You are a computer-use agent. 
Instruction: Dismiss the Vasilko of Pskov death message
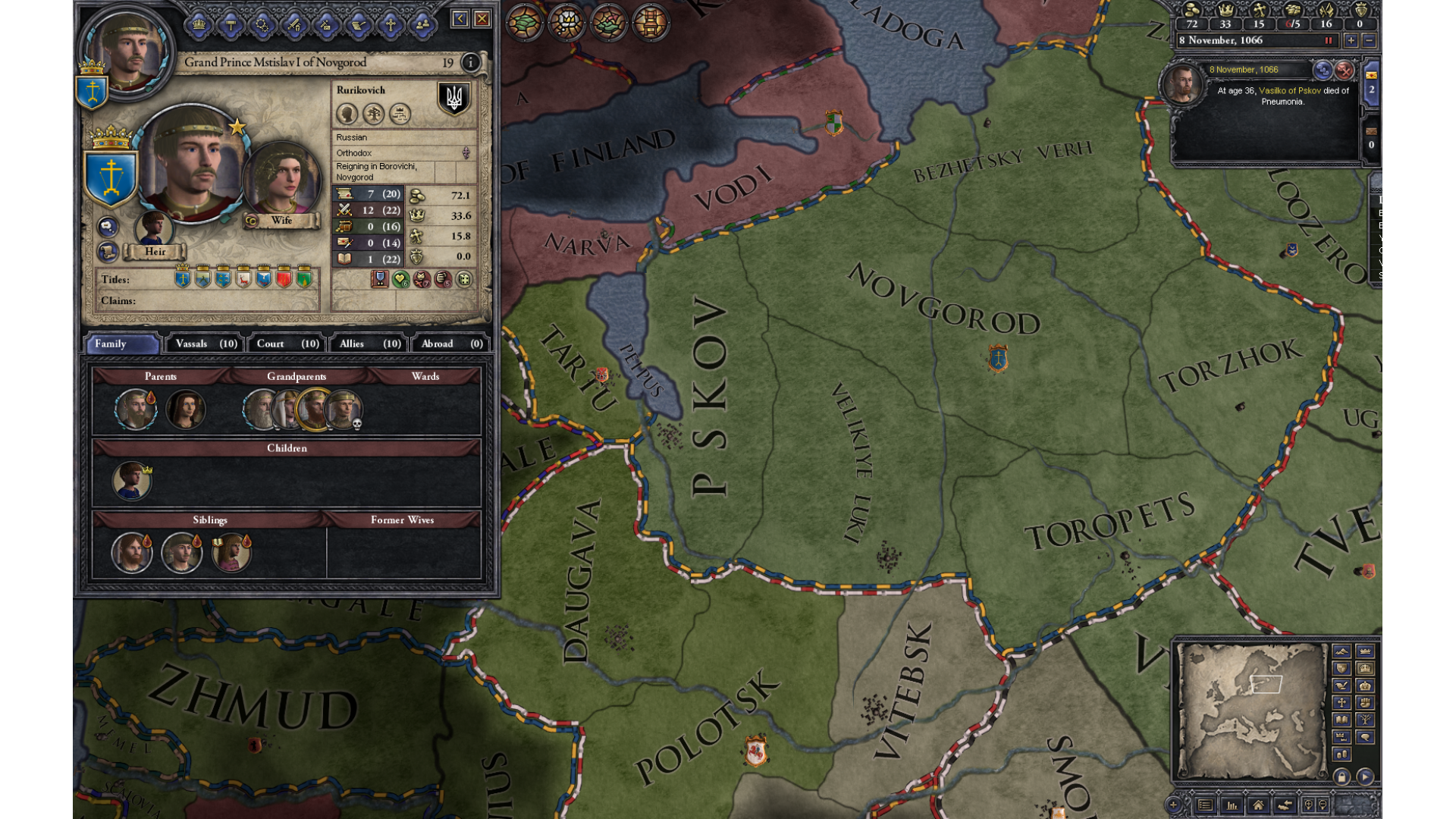1344,70
